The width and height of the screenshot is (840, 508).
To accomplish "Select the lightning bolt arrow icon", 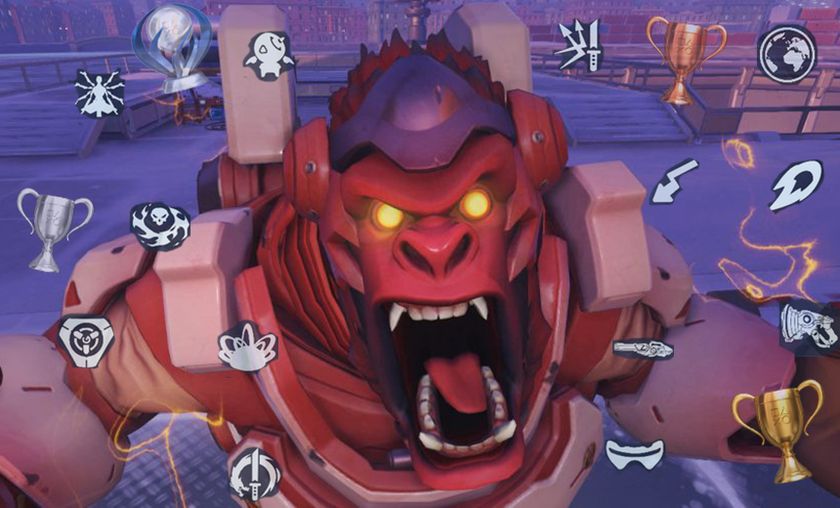I will click(x=674, y=181).
